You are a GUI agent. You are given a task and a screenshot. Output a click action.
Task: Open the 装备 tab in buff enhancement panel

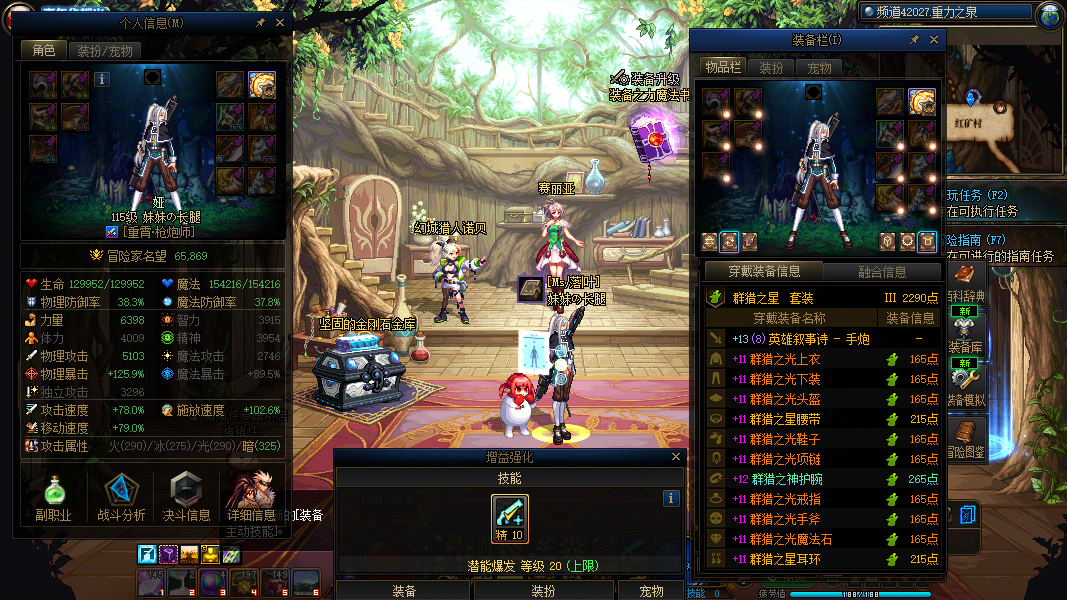(404, 591)
